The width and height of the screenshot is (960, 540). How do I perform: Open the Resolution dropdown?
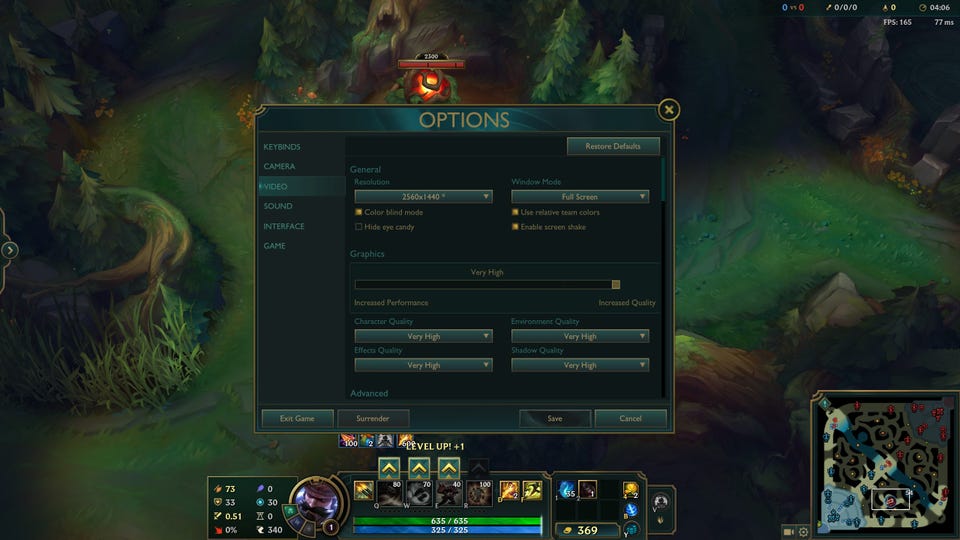423,197
